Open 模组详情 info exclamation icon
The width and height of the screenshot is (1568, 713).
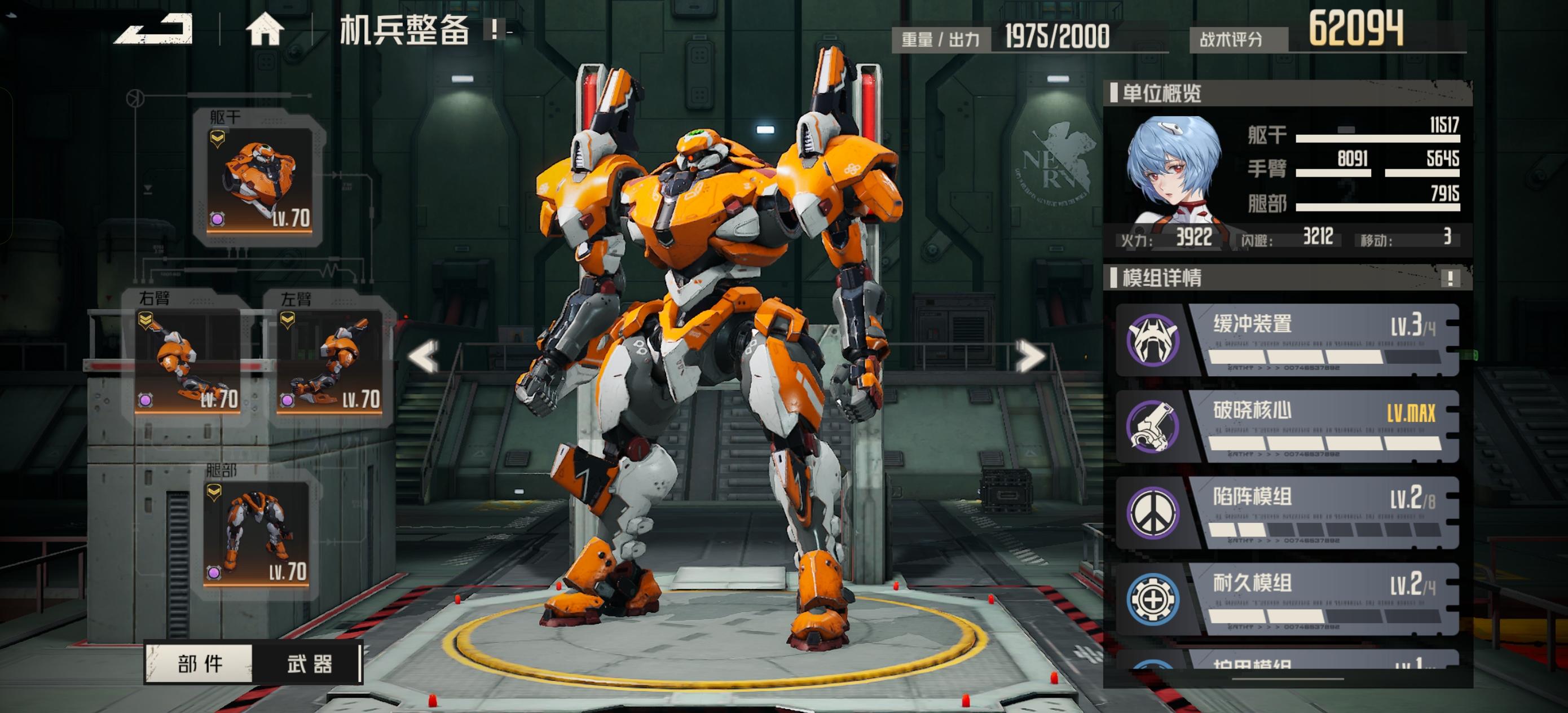point(1450,278)
